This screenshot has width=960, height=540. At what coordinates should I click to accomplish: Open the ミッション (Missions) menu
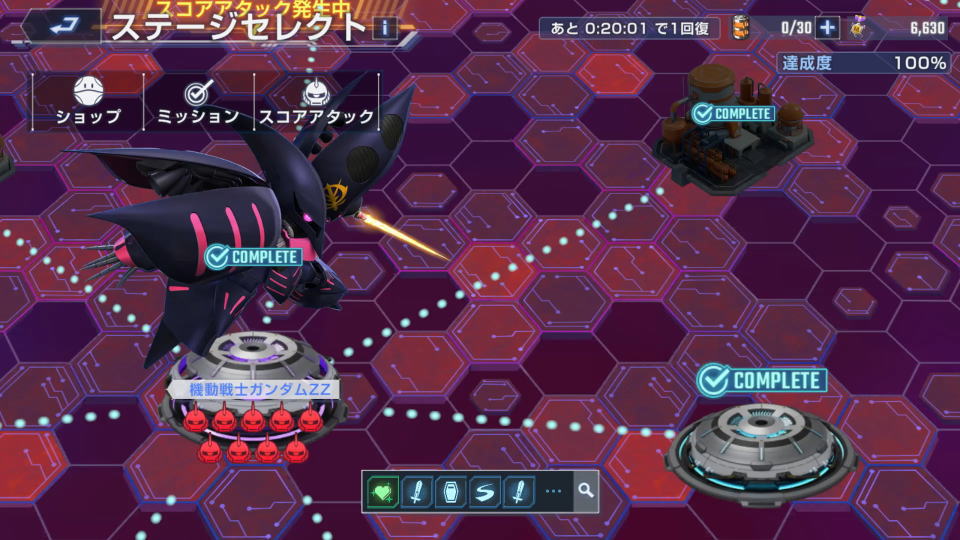pos(198,103)
